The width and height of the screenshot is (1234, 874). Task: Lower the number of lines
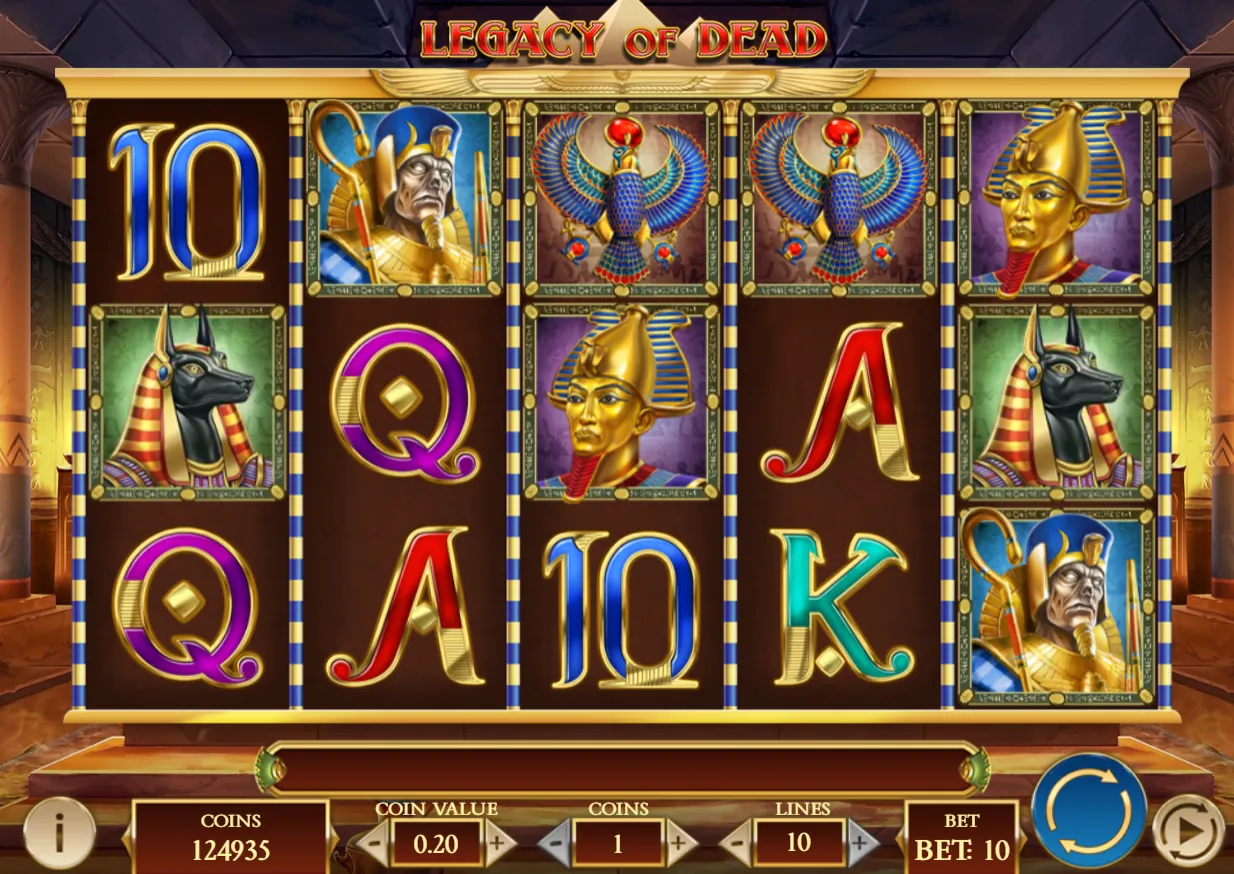pos(736,844)
